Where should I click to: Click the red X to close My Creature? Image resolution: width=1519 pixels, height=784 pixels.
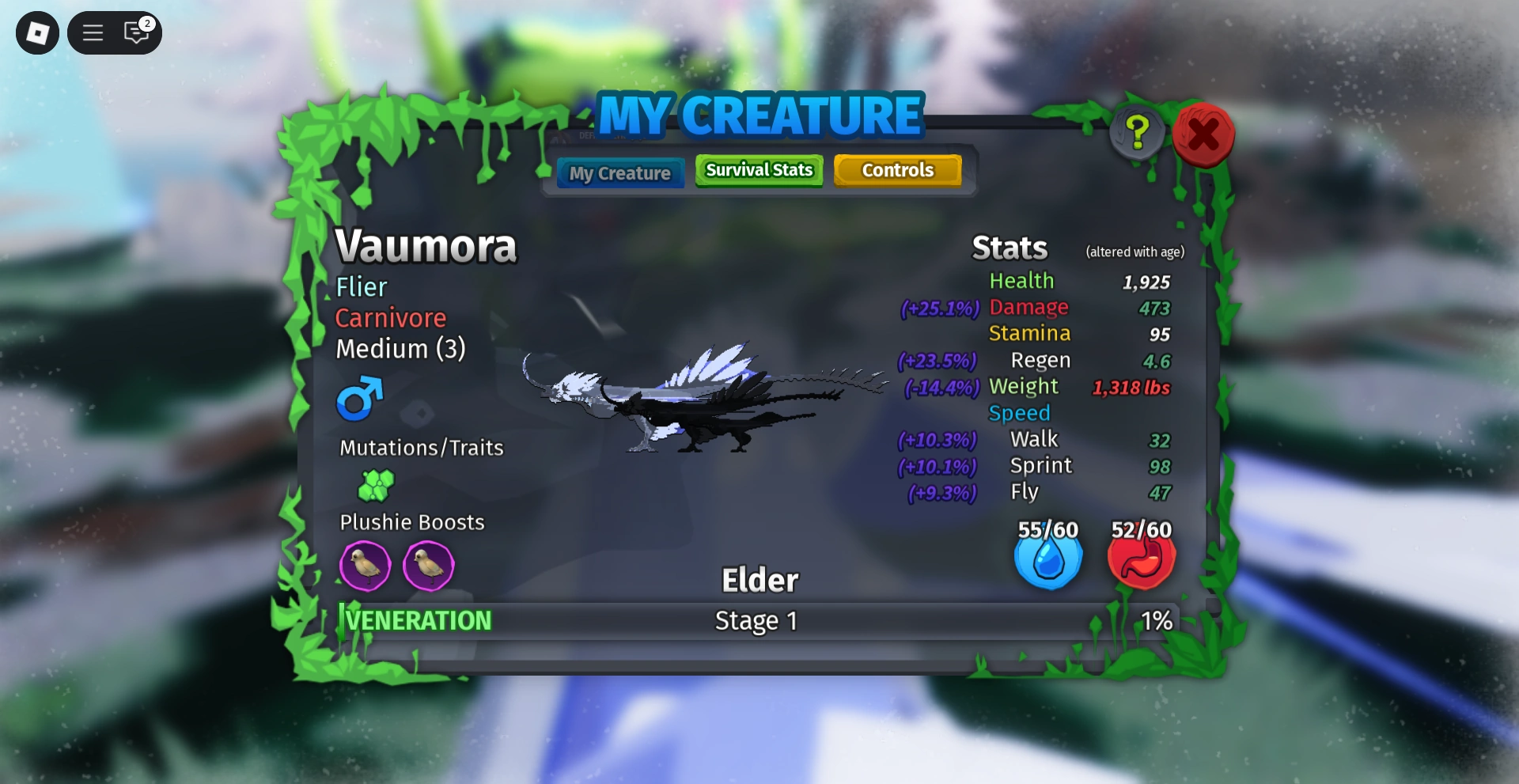(1204, 135)
